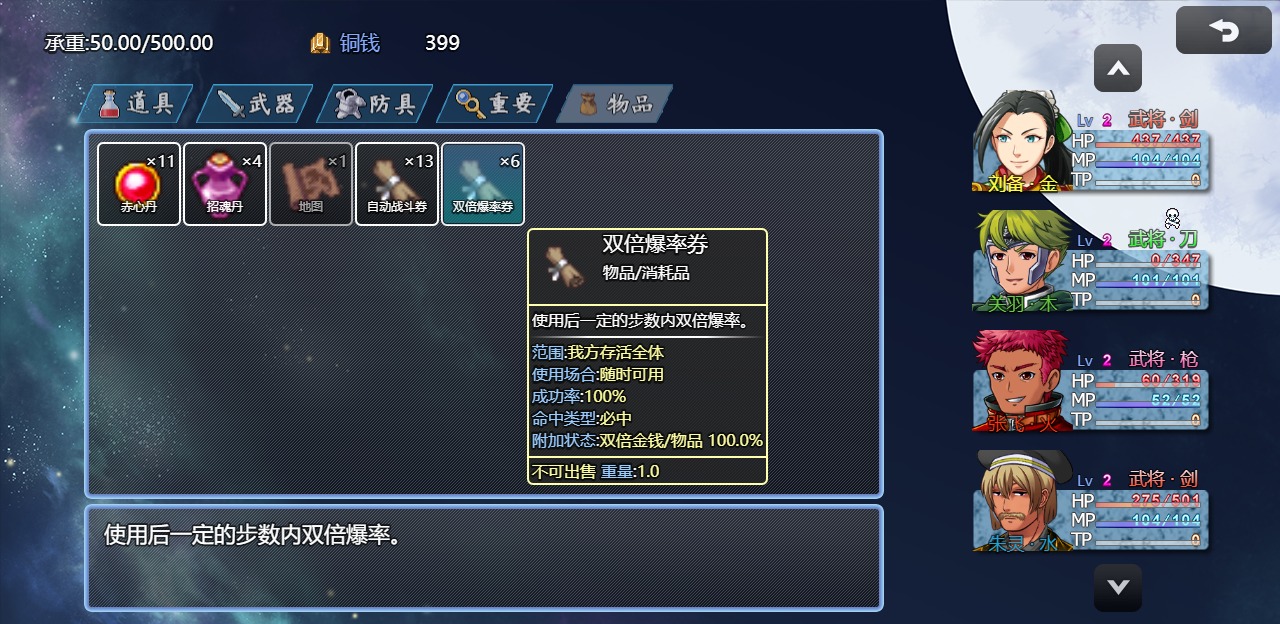
Task: Choose party member 关羽
Action: 1092,262
